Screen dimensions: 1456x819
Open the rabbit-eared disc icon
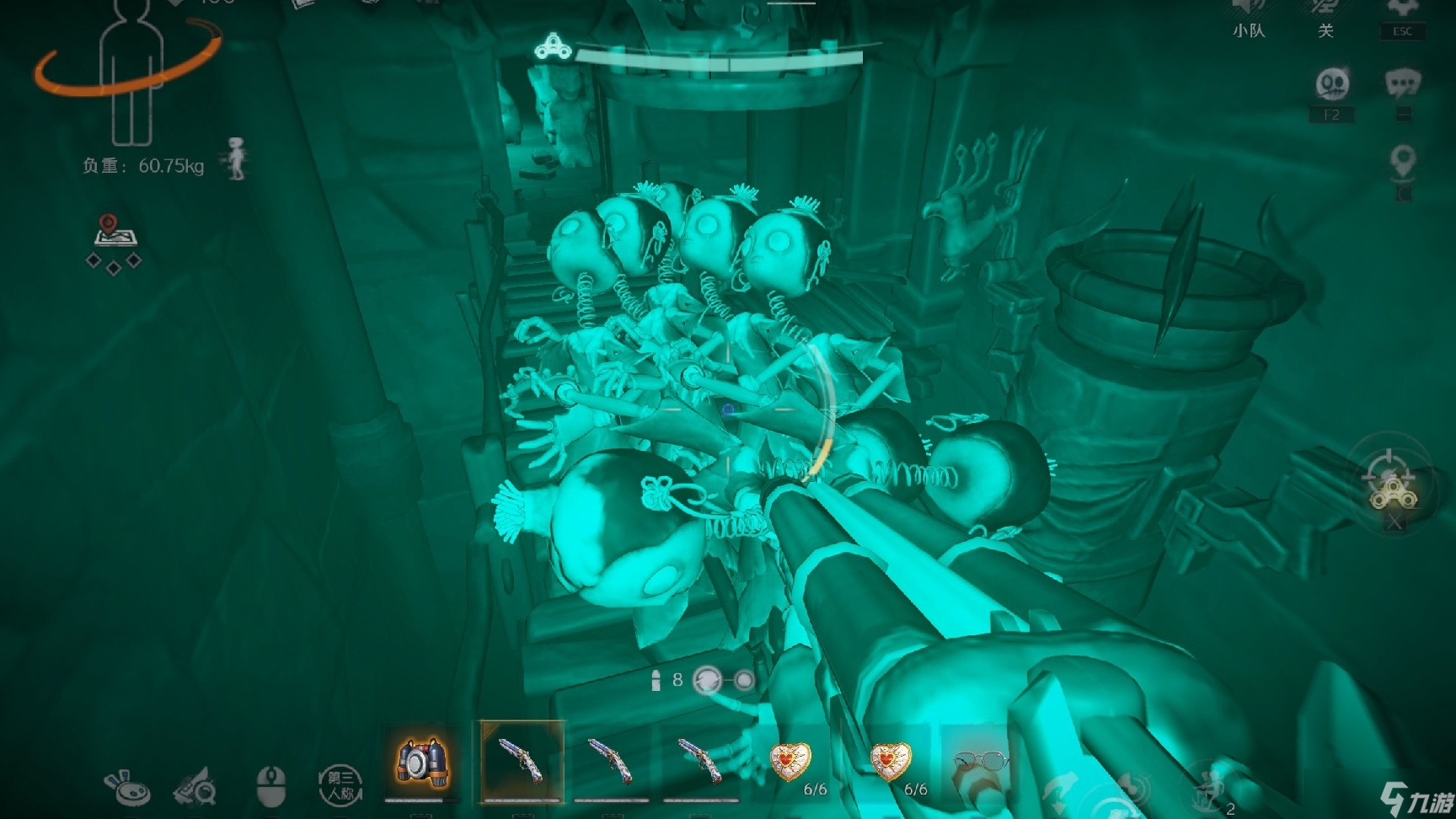click(126, 787)
